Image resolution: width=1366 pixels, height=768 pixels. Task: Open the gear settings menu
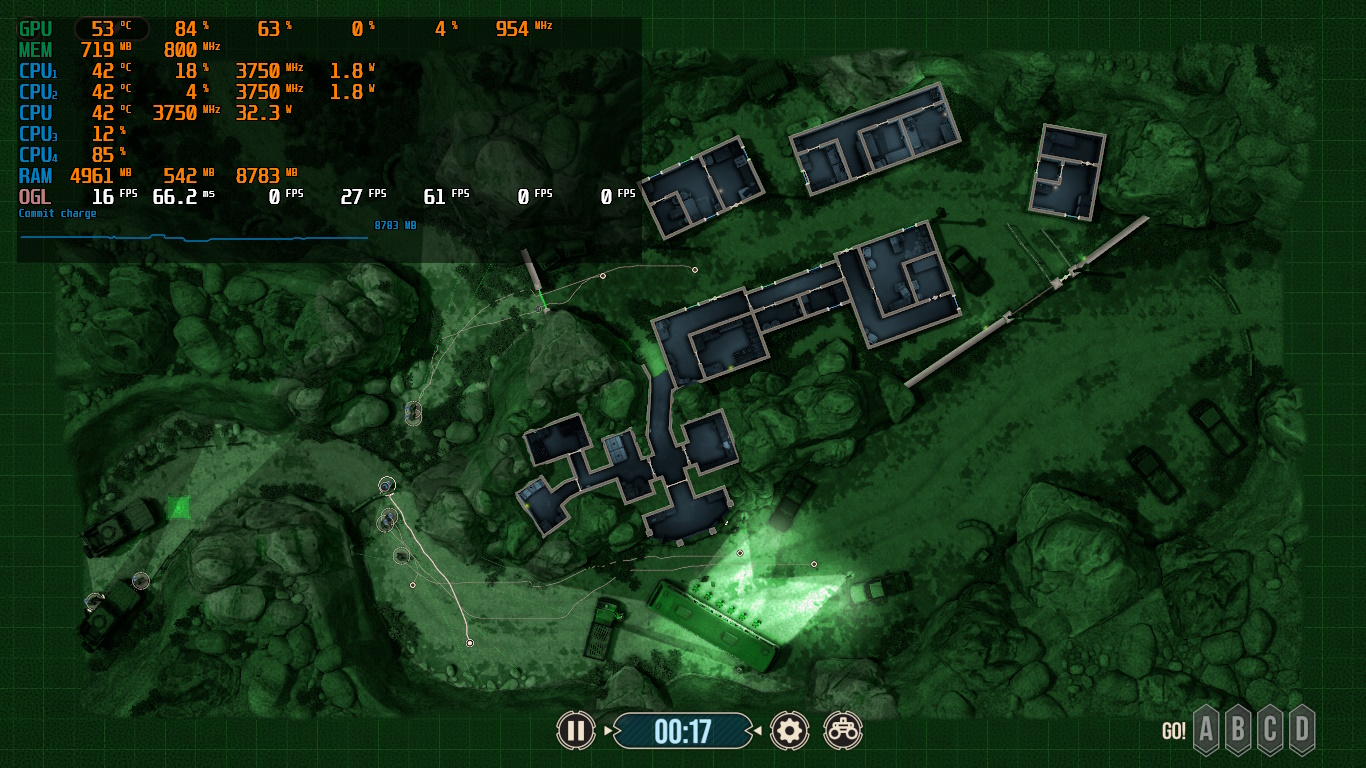[789, 731]
